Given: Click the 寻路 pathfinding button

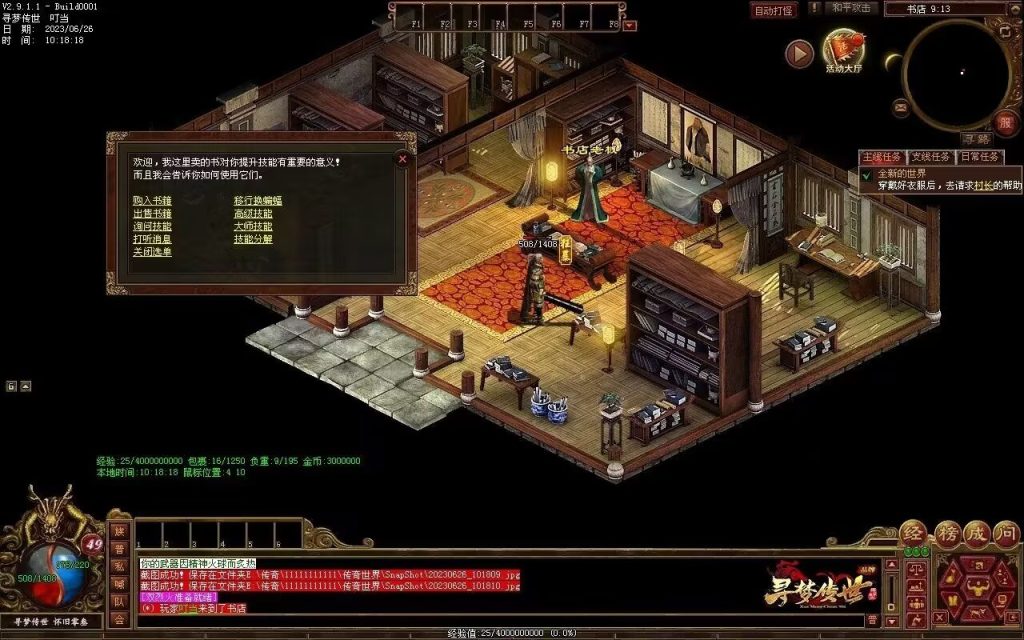Looking at the screenshot, I should [x=975, y=139].
